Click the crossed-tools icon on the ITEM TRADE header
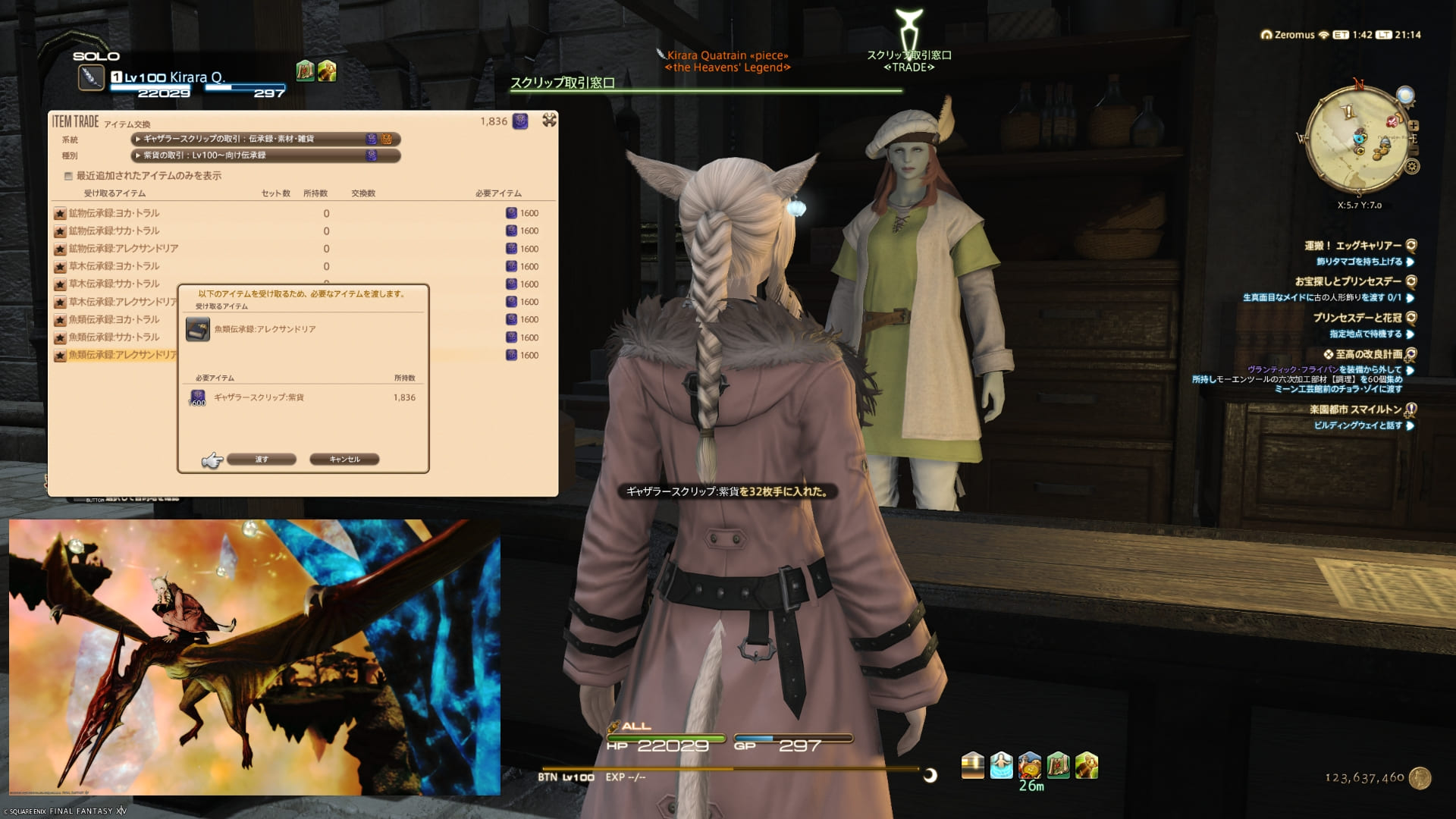The height and width of the screenshot is (819, 1456). click(x=548, y=120)
